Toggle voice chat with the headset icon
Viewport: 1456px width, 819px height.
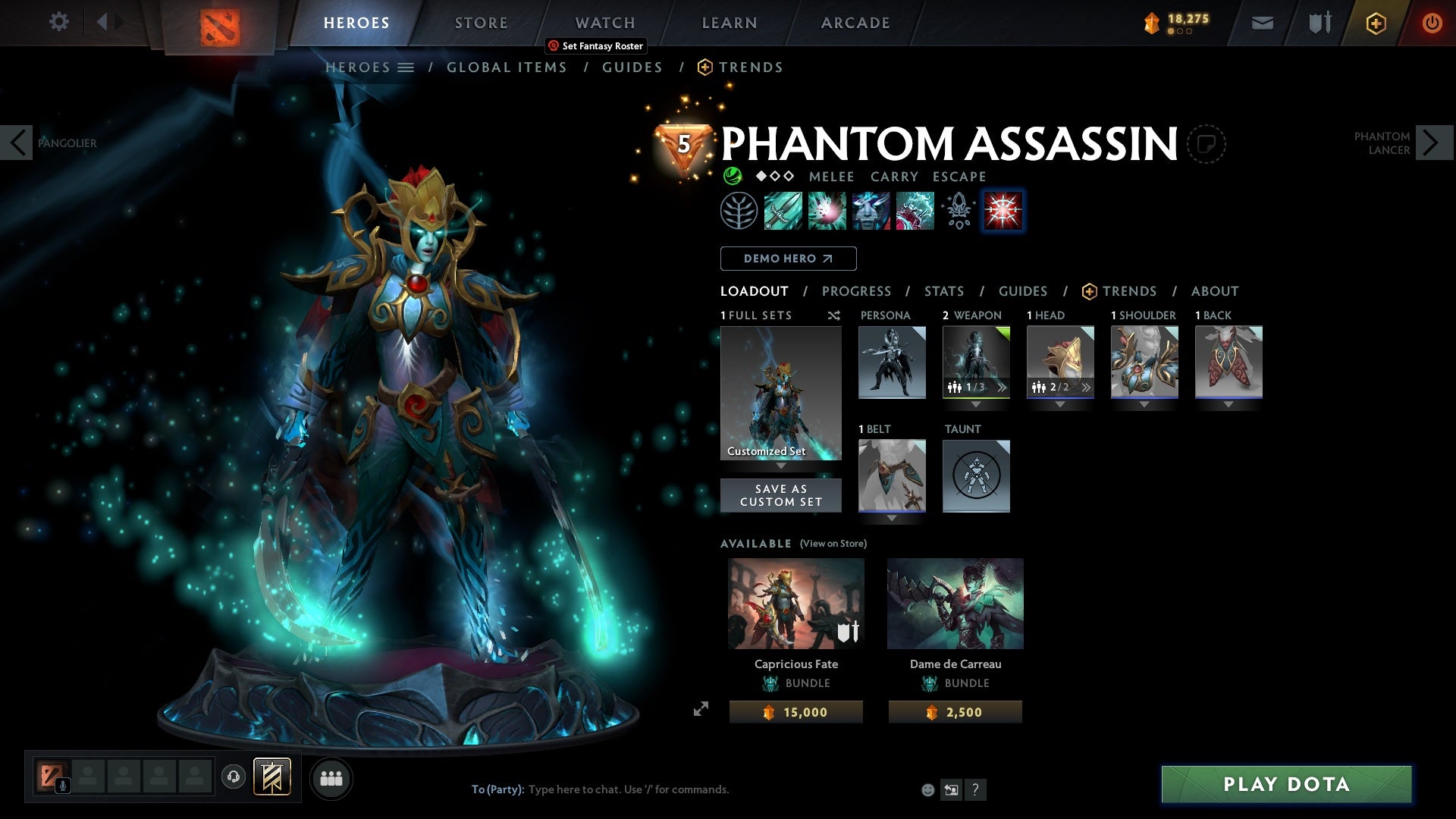point(233,777)
